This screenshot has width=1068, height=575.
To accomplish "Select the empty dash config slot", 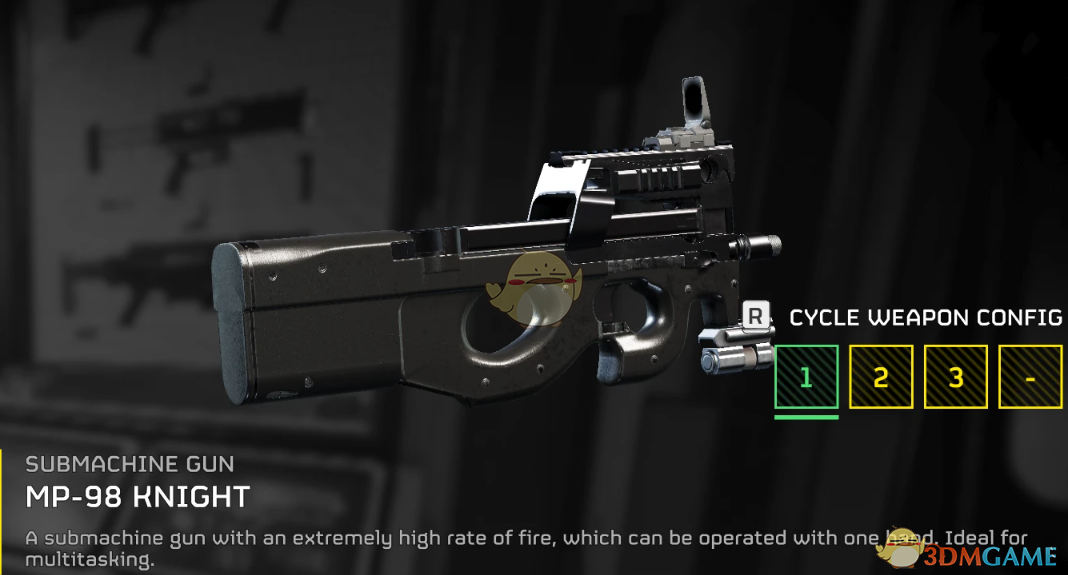I will 1030,377.
